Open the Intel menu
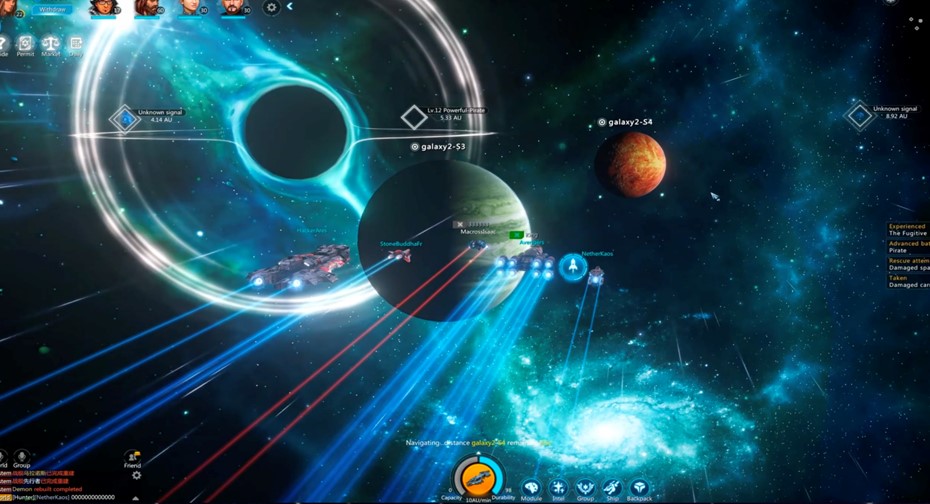This screenshot has height=504, width=930. pos(558,489)
